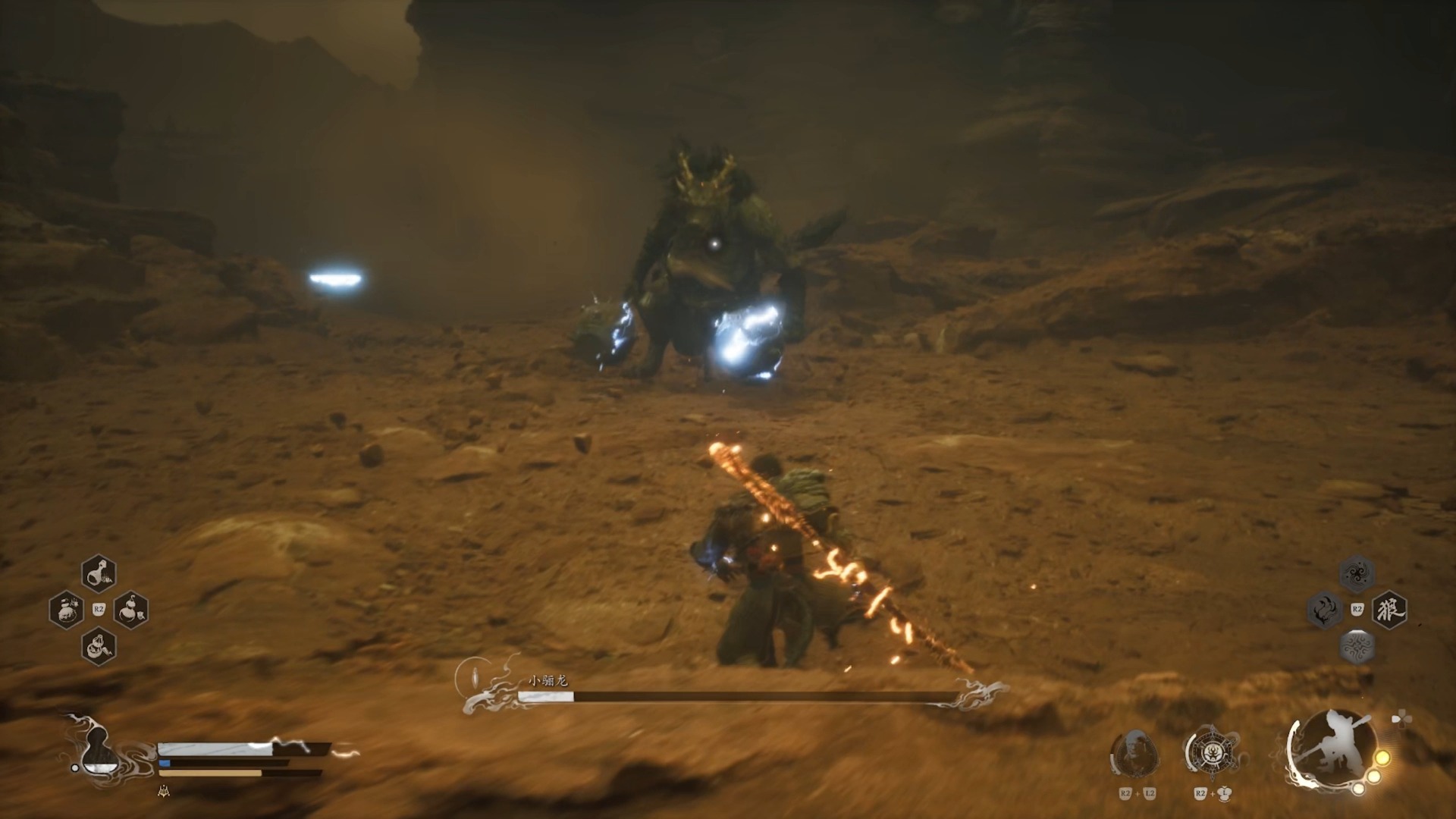The width and height of the screenshot is (1456, 819).
Task: Activate the swirling wind spell hexagon
Action: point(1357,573)
